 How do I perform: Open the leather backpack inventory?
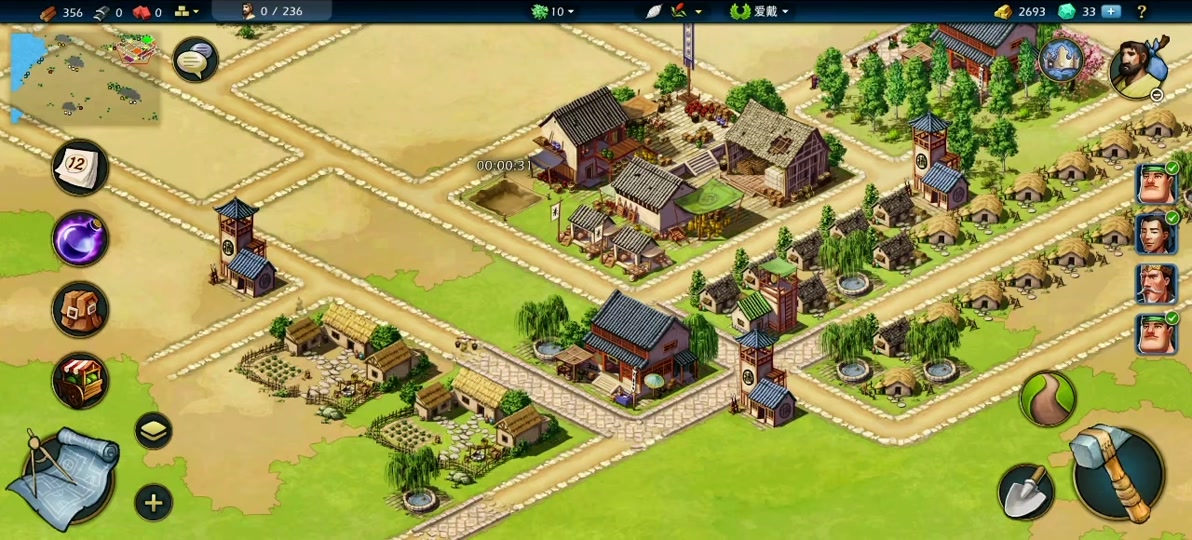click(x=80, y=309)
